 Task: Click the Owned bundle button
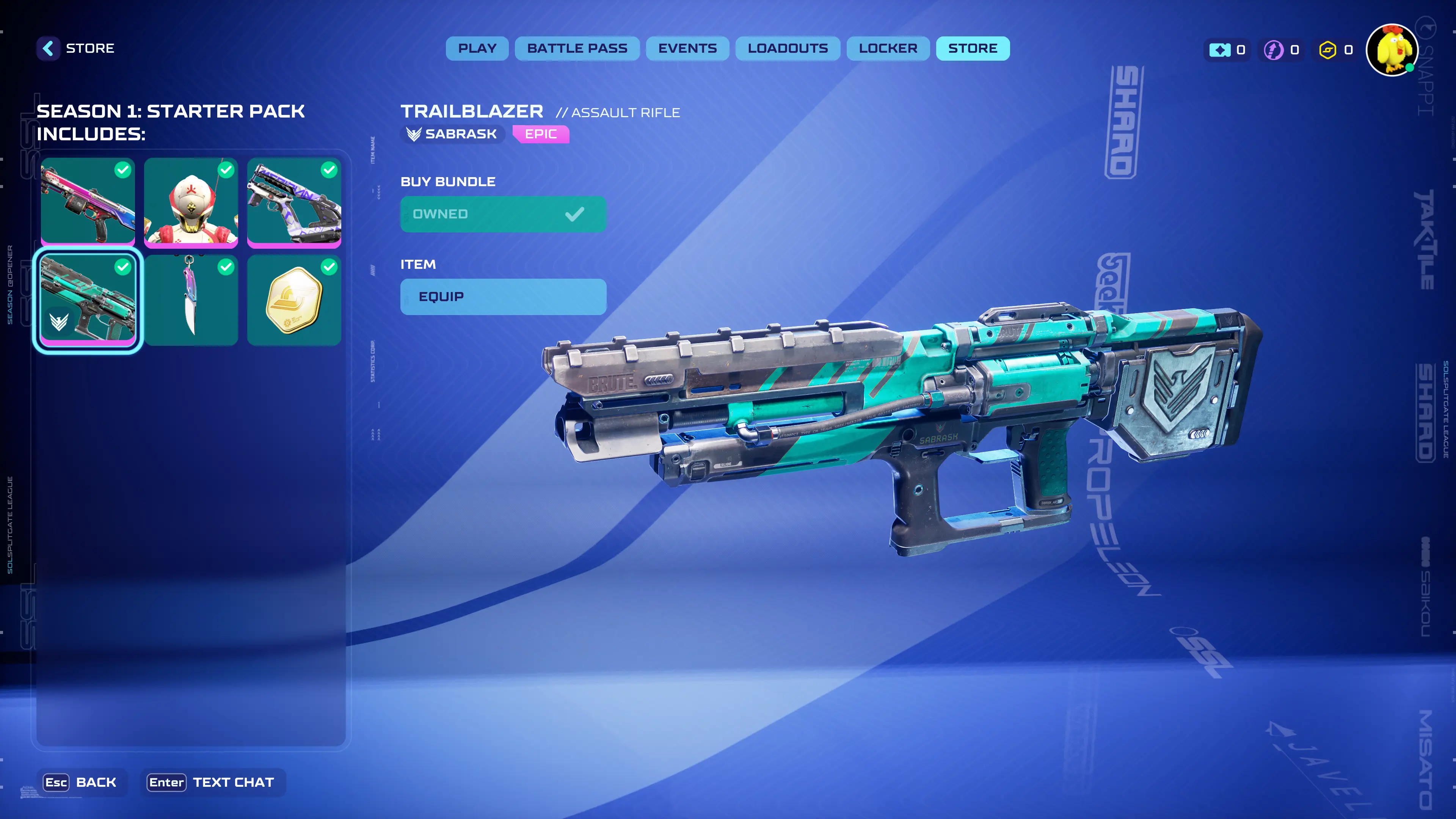click(502, 214)
